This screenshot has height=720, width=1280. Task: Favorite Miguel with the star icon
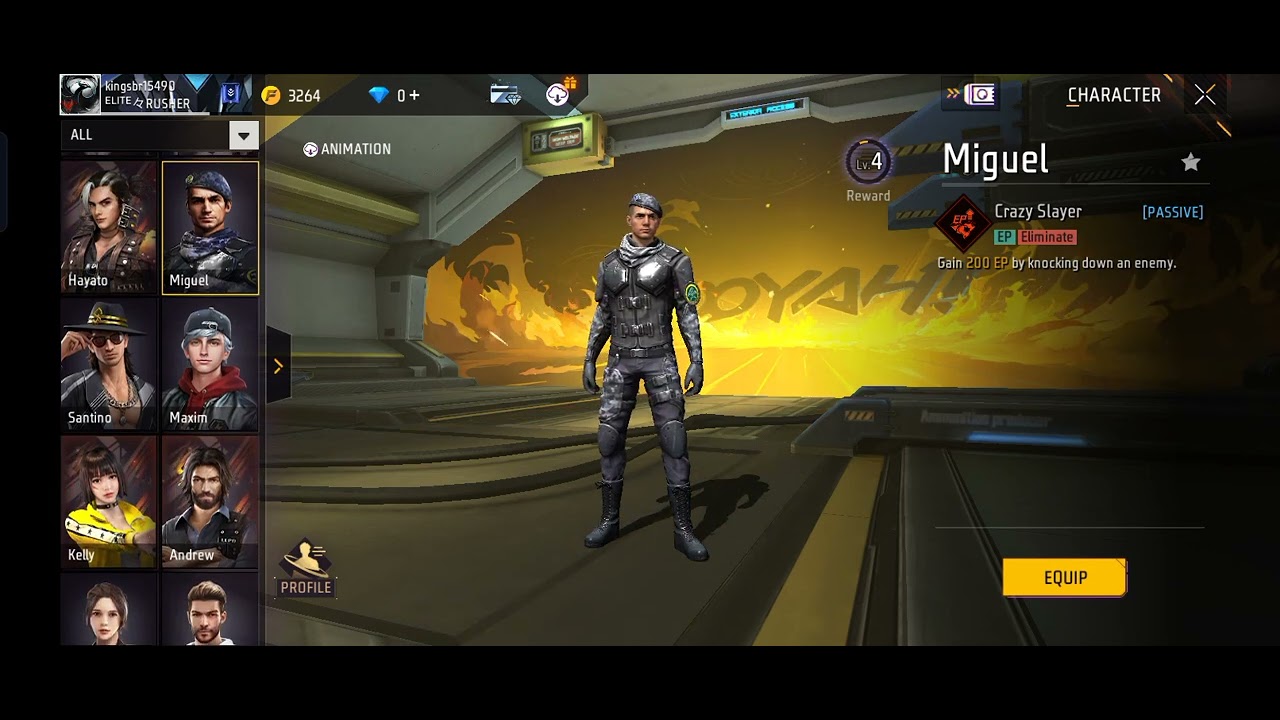[x=1190, y=162]
